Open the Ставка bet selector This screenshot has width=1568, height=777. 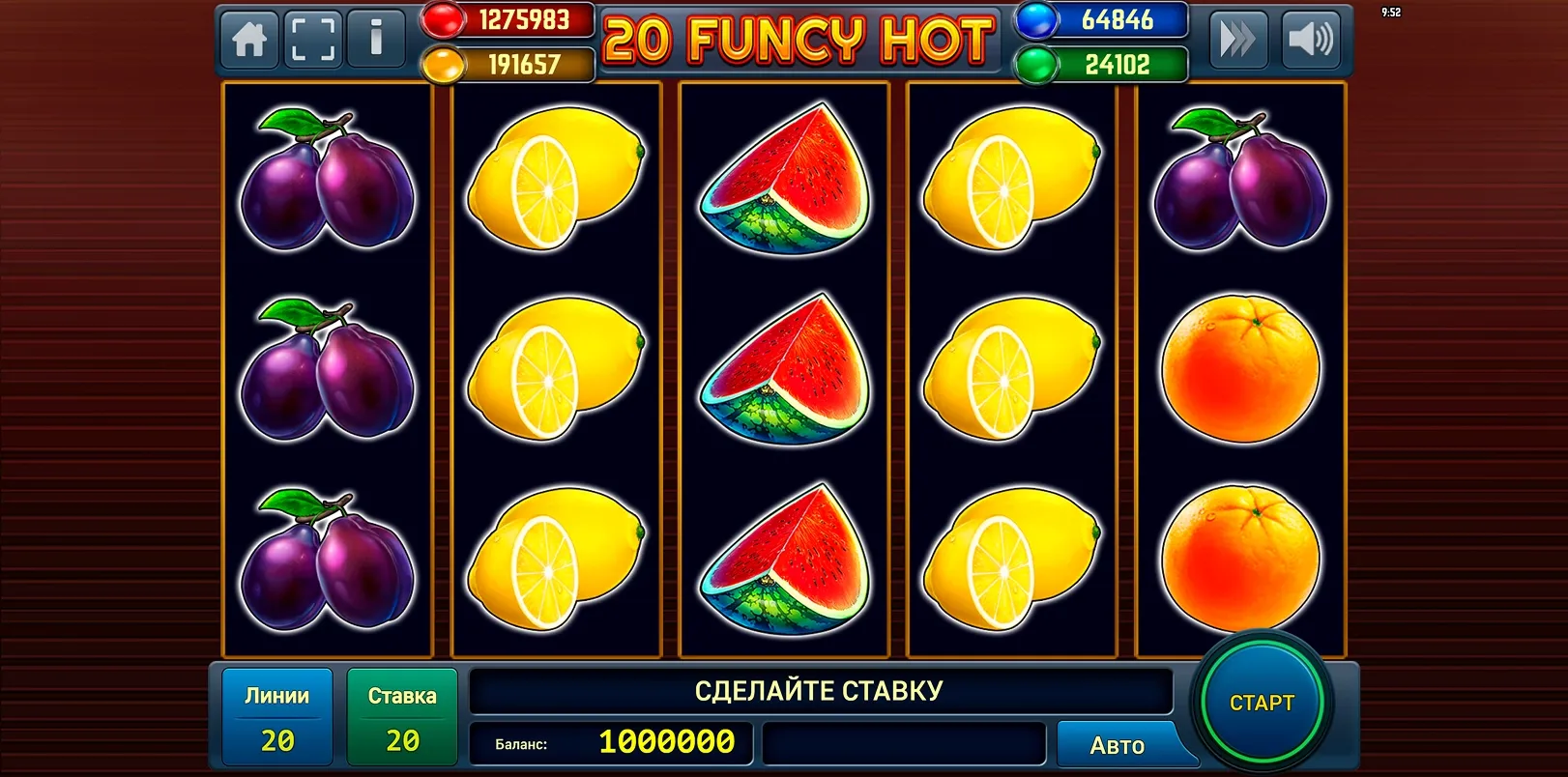(x=402, y=715)
